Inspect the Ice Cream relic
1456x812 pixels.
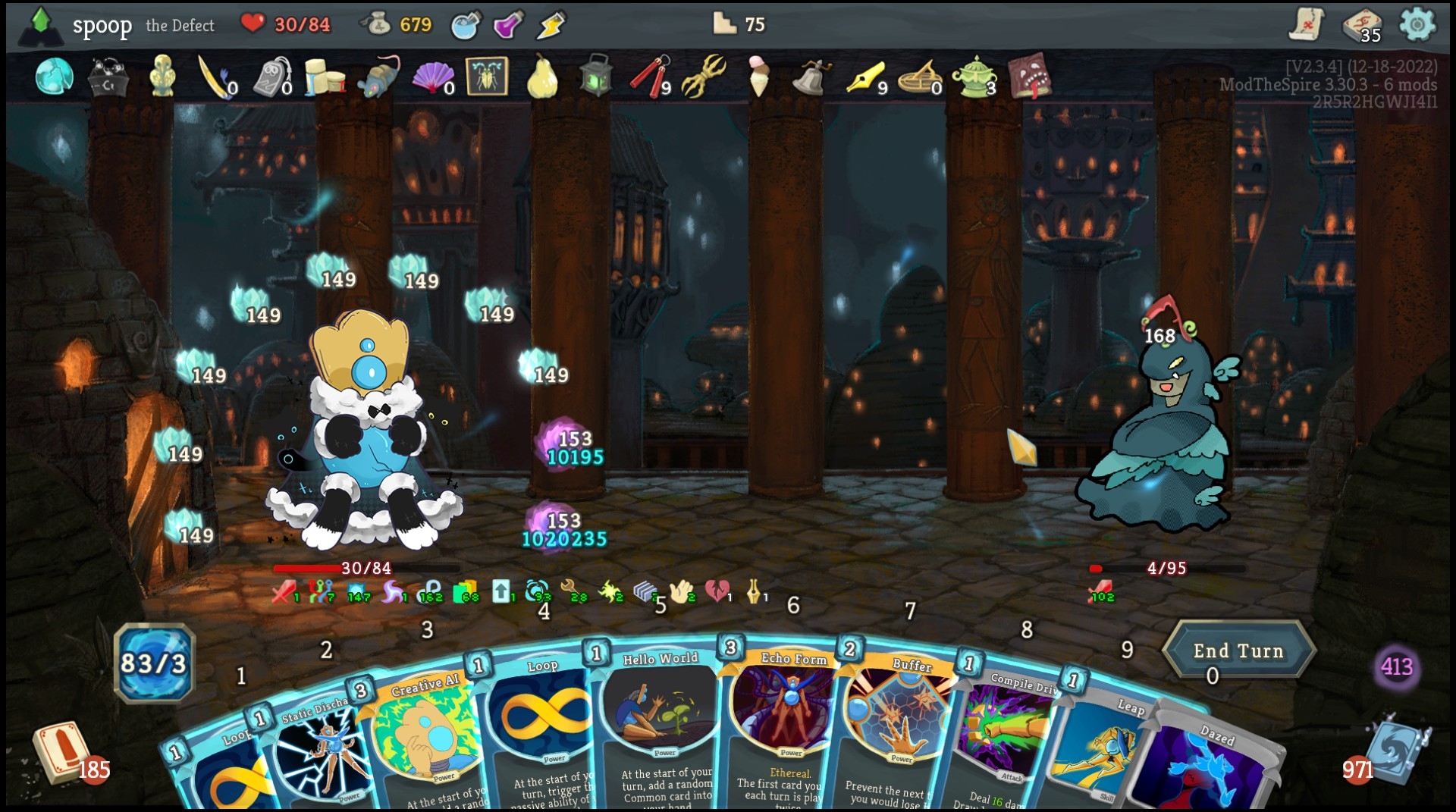point(758,77)
